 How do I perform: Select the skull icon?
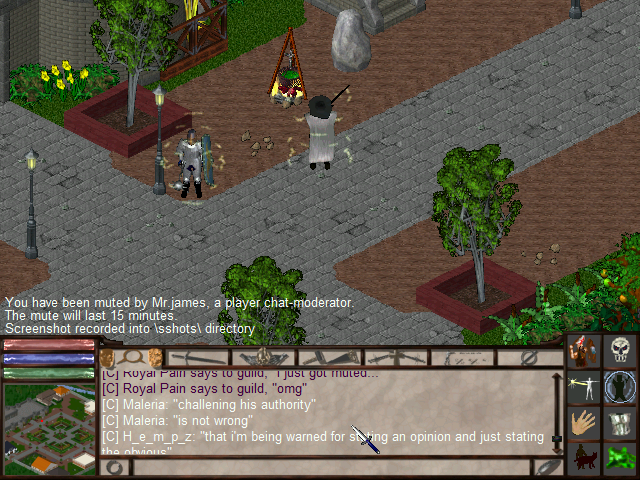coord(620,351)
